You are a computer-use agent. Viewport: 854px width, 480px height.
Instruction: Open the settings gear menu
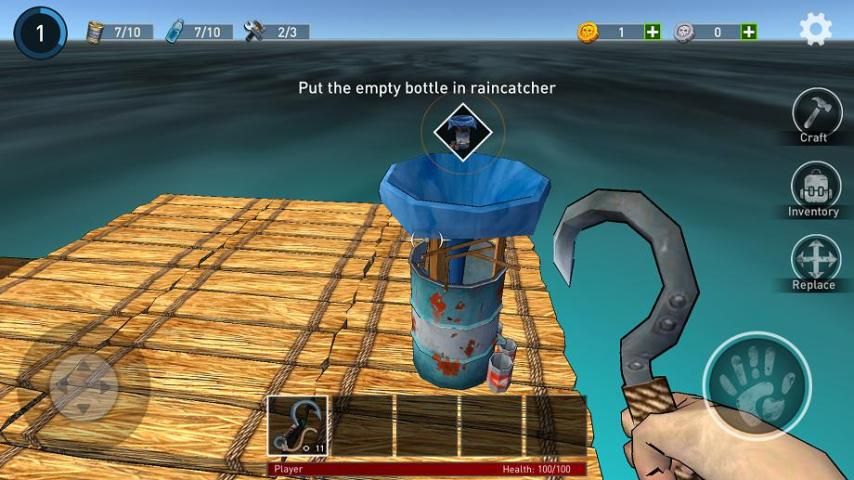(816, 30)
